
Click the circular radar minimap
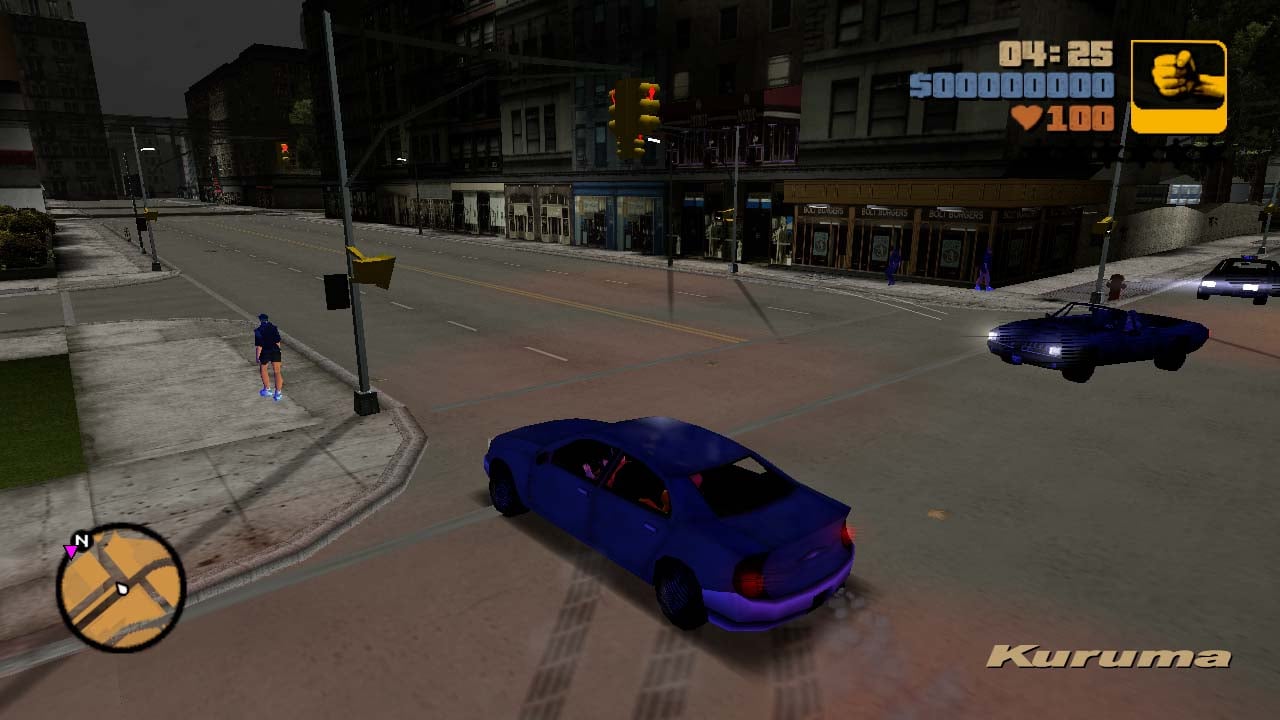121,587
